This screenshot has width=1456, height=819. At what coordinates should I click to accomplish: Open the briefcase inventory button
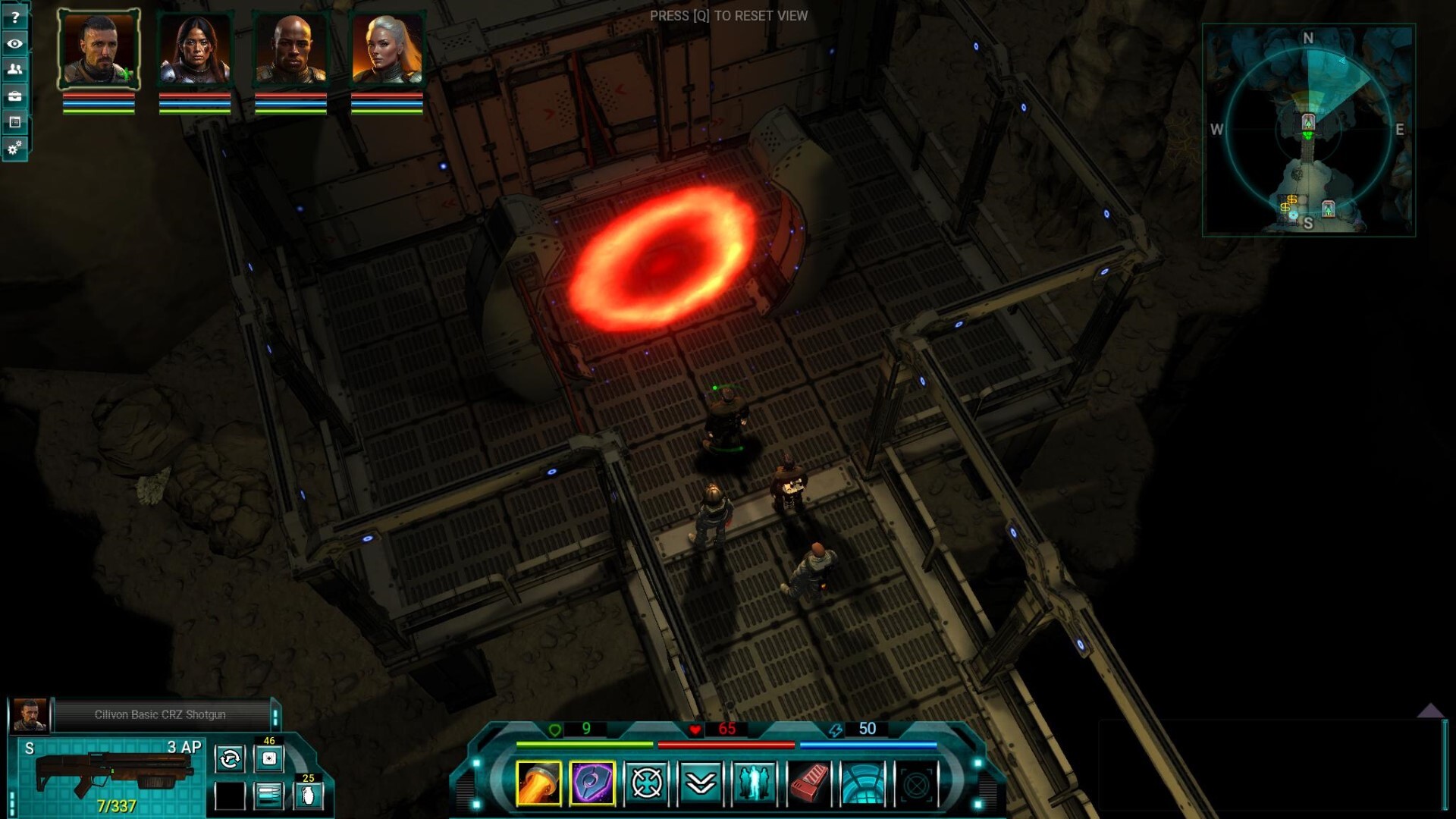point(14,96)
